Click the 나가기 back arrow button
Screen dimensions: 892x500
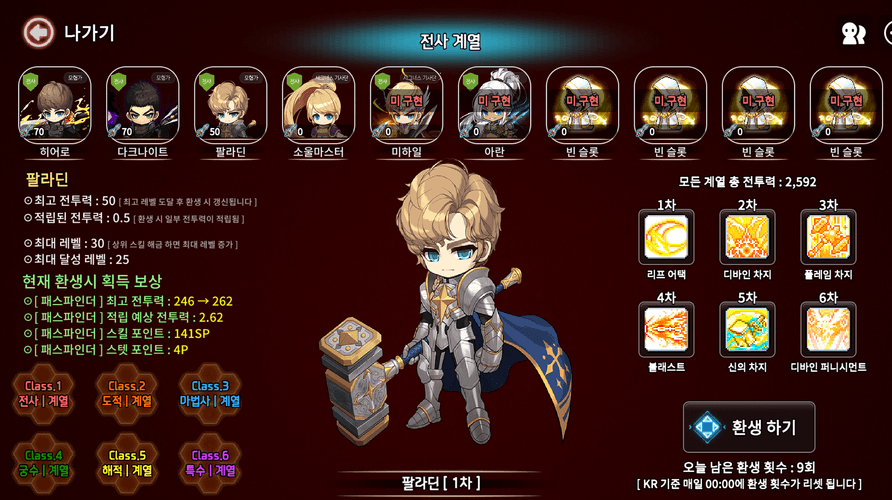coord(38,33)
